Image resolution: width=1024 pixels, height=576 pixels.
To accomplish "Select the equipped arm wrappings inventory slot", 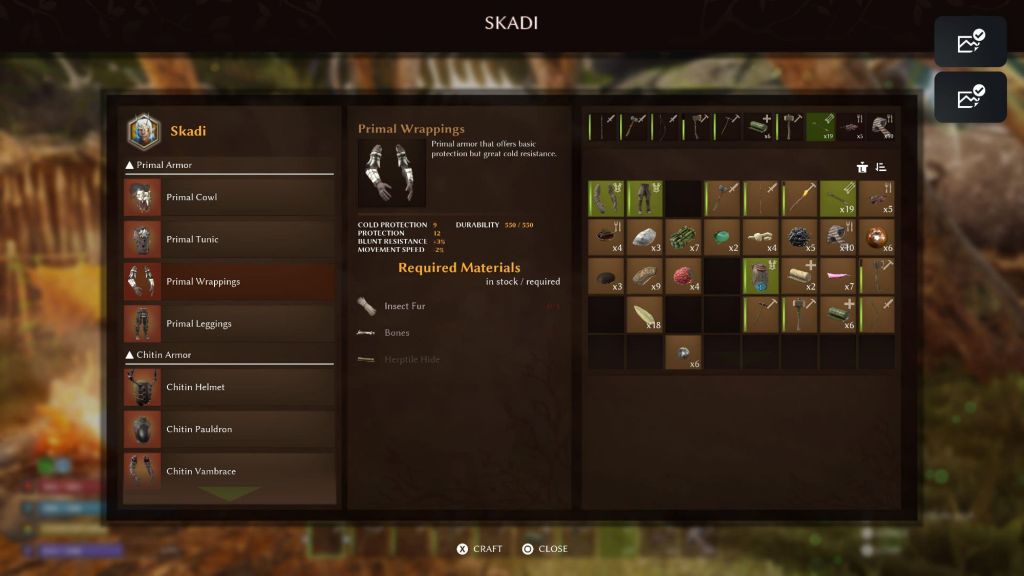I will click(x=606, y=198).
